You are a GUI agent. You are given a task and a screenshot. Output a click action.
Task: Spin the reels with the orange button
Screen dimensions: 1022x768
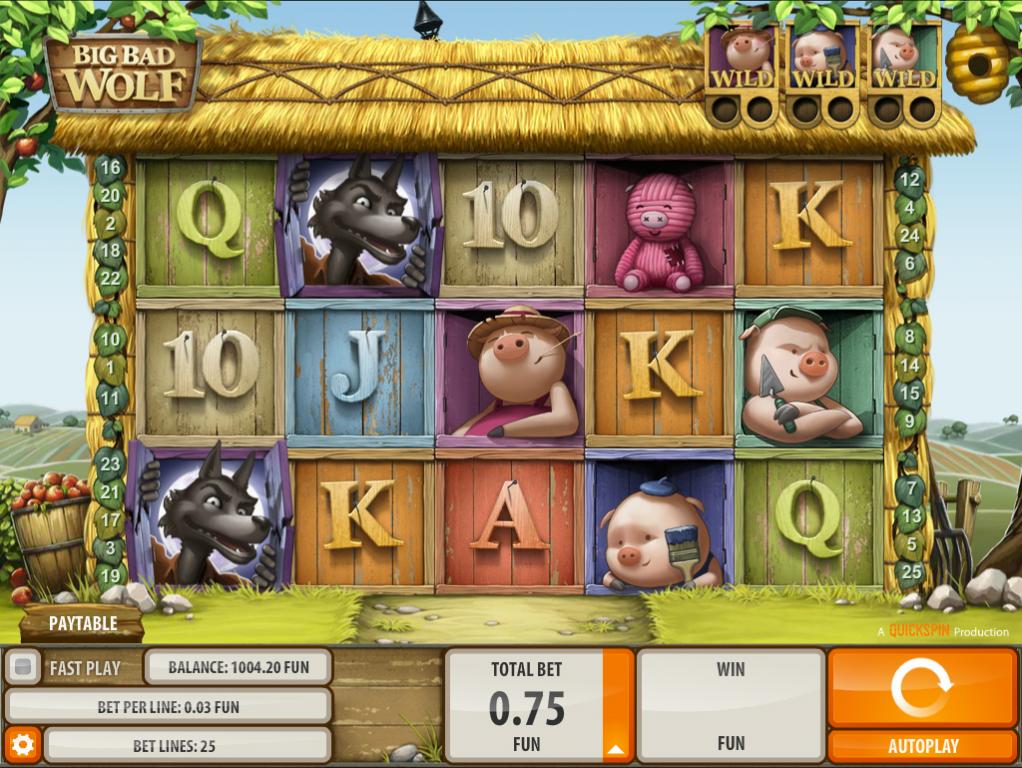coord(921,687)
